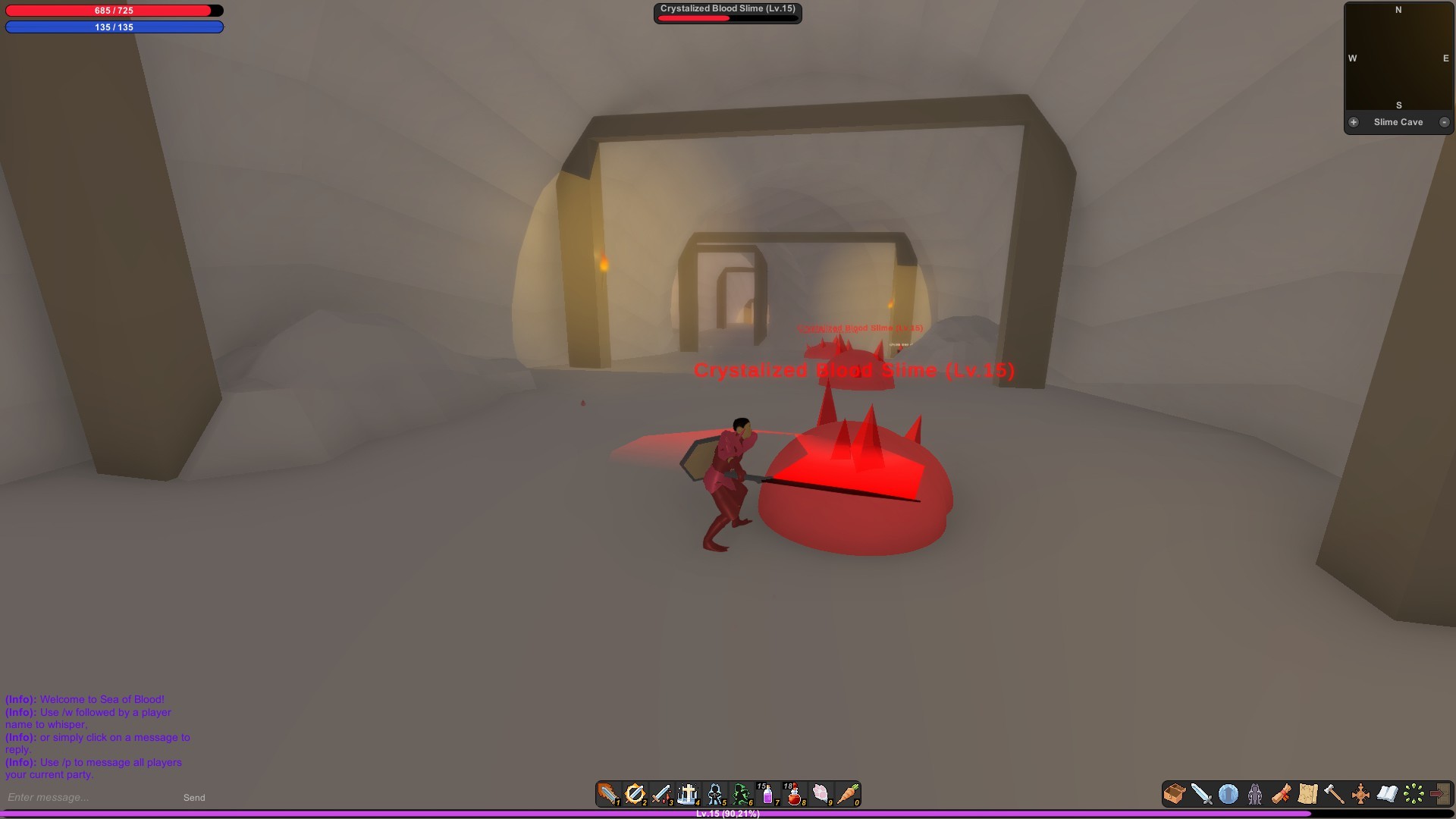The image size is (1456, 819).
Task: Open the inventory chest icon
Action: [1174, 794]
